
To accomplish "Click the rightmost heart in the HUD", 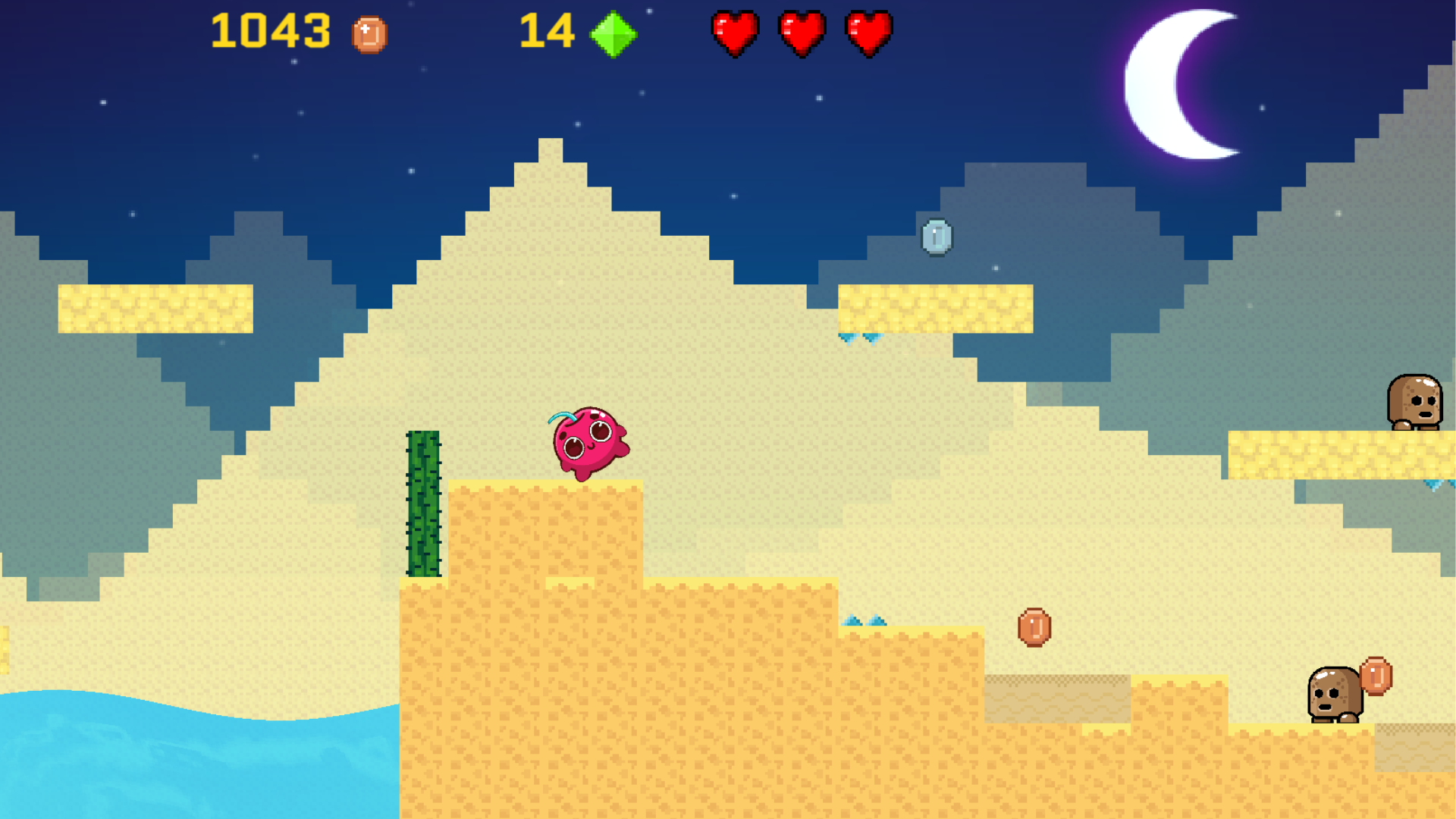I will [869, 33].
